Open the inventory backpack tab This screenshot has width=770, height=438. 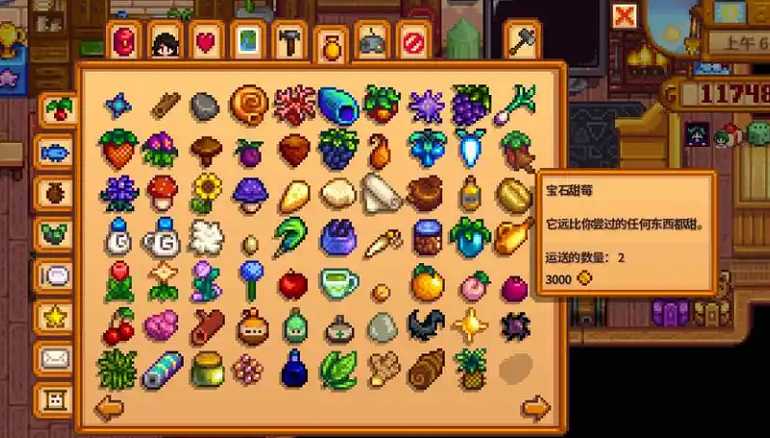click(125, 43)
